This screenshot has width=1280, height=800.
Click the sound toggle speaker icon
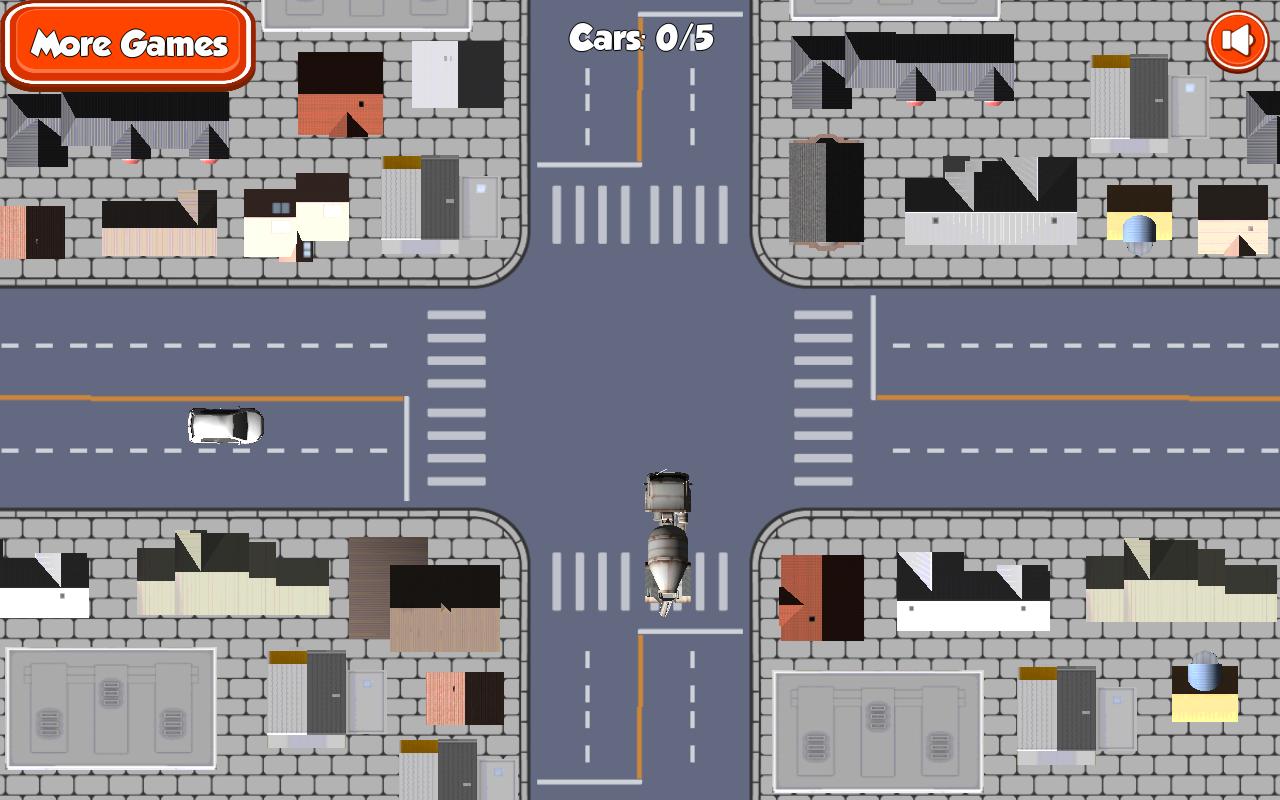[1236, 40]
